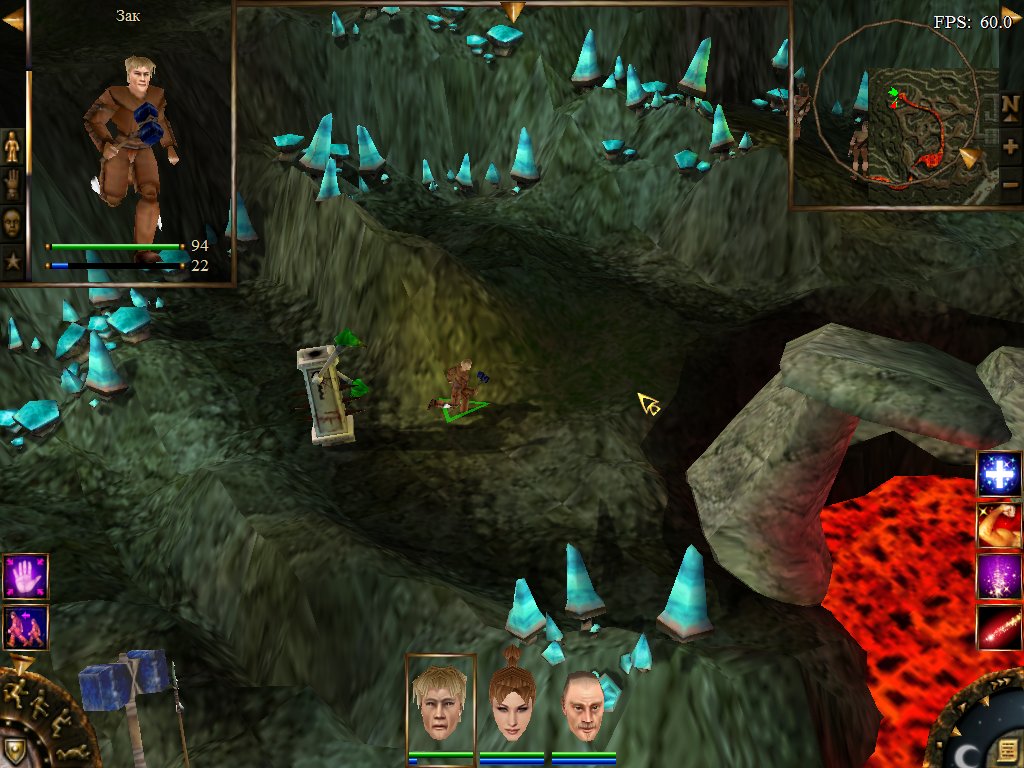This screenshot has height=768, width=1024.
Task: Open the star tab in character panel
Action: (x=12, y=260)
